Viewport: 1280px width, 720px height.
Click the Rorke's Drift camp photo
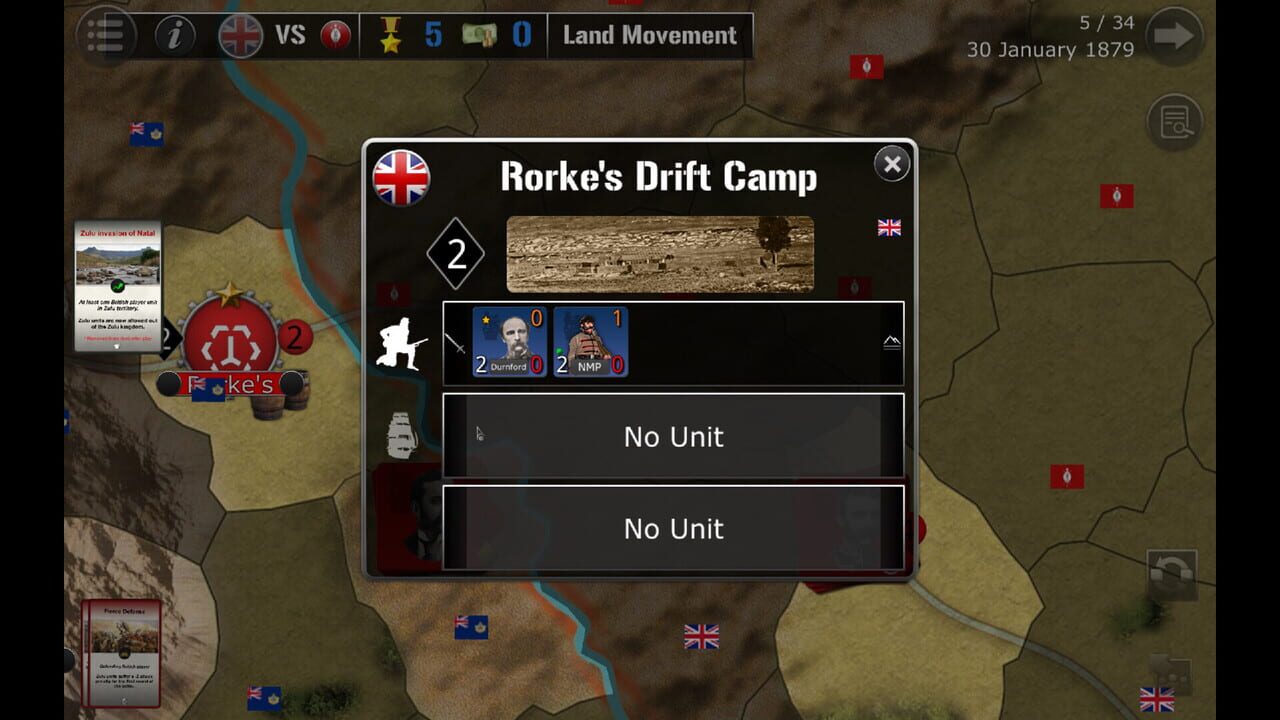click(660, 252)
